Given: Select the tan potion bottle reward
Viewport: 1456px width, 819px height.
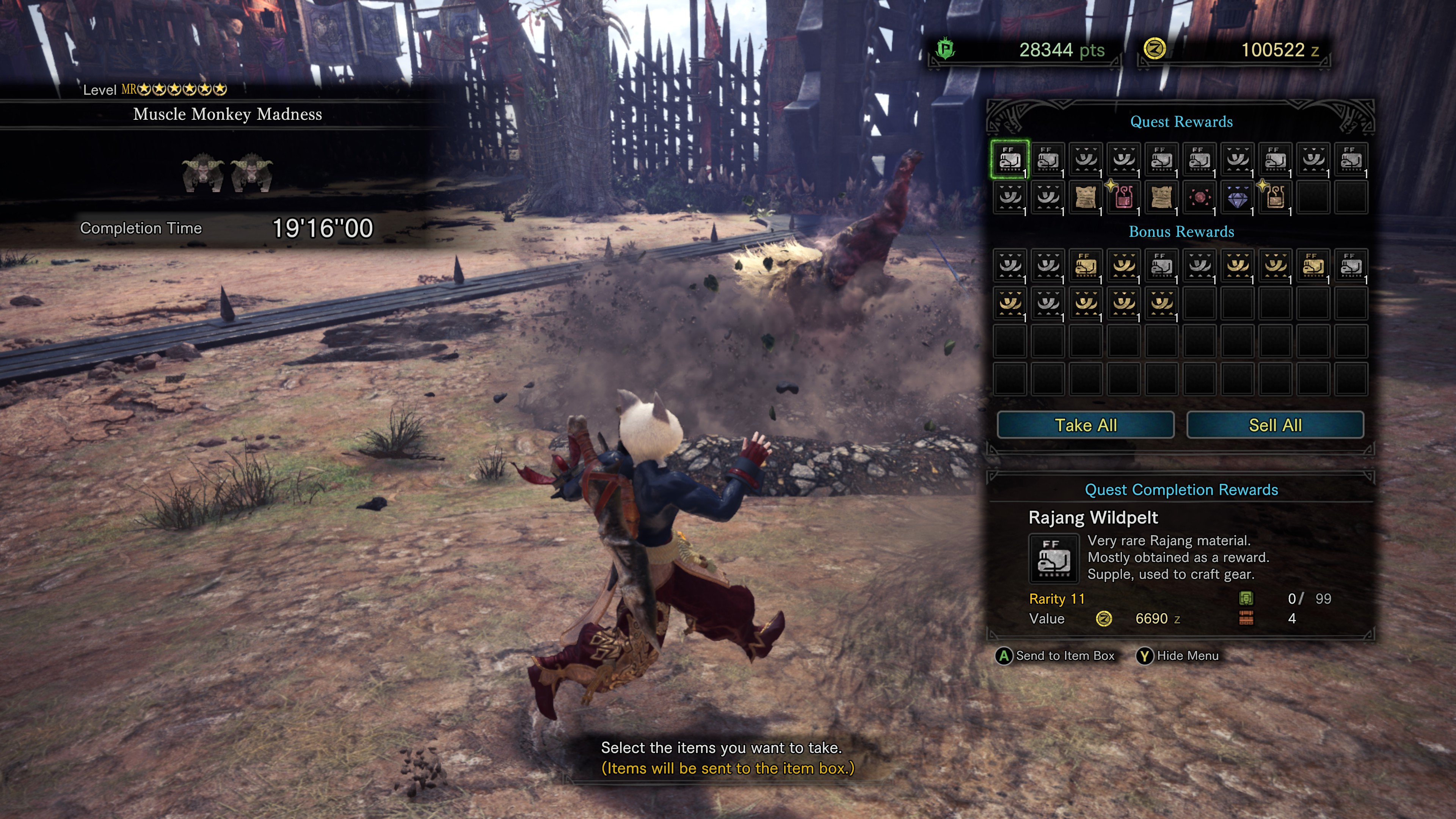Looking at the screenshot, I should pos(1275,197).
